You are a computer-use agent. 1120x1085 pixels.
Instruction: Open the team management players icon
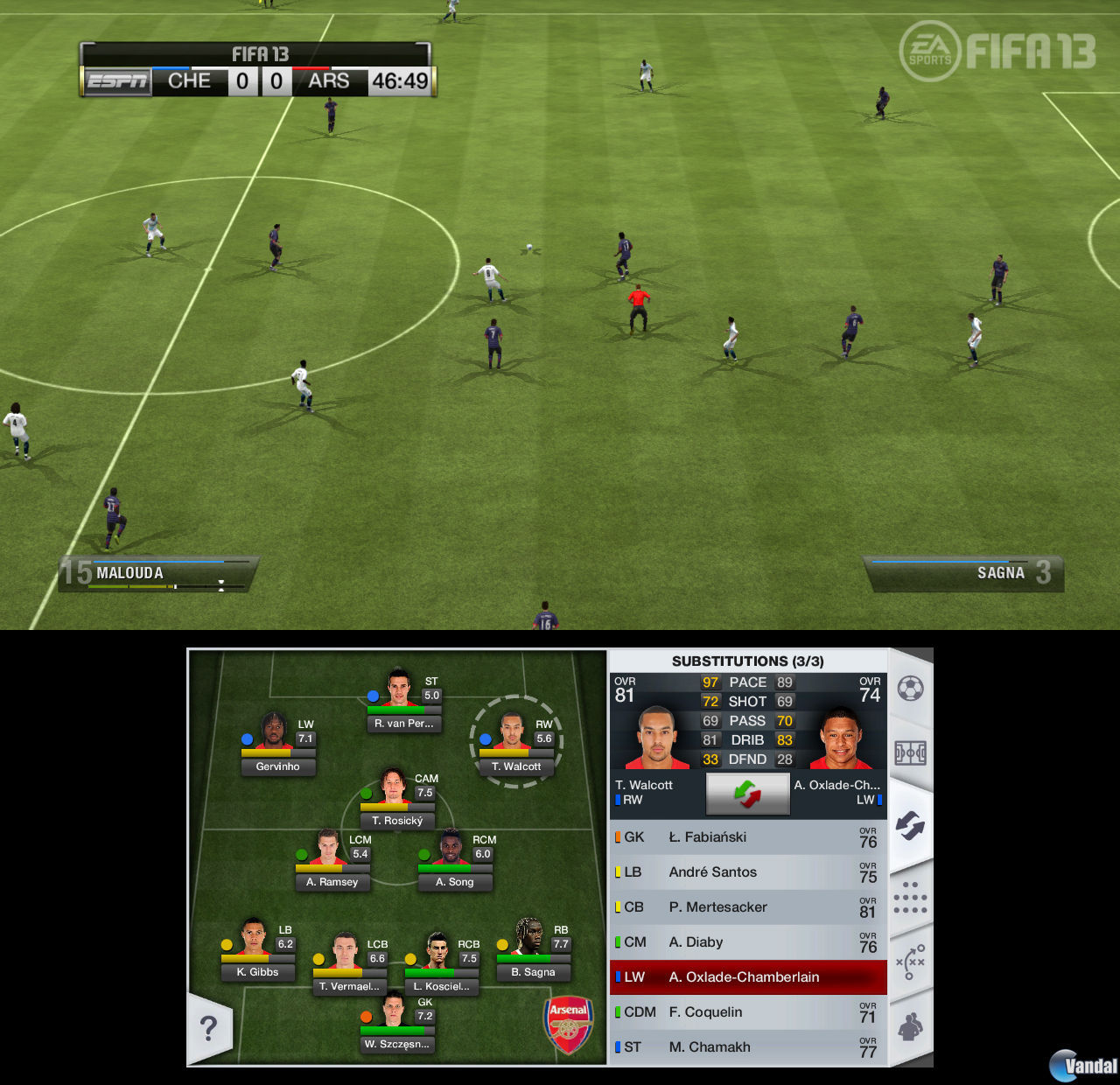tap(910, 1024)
